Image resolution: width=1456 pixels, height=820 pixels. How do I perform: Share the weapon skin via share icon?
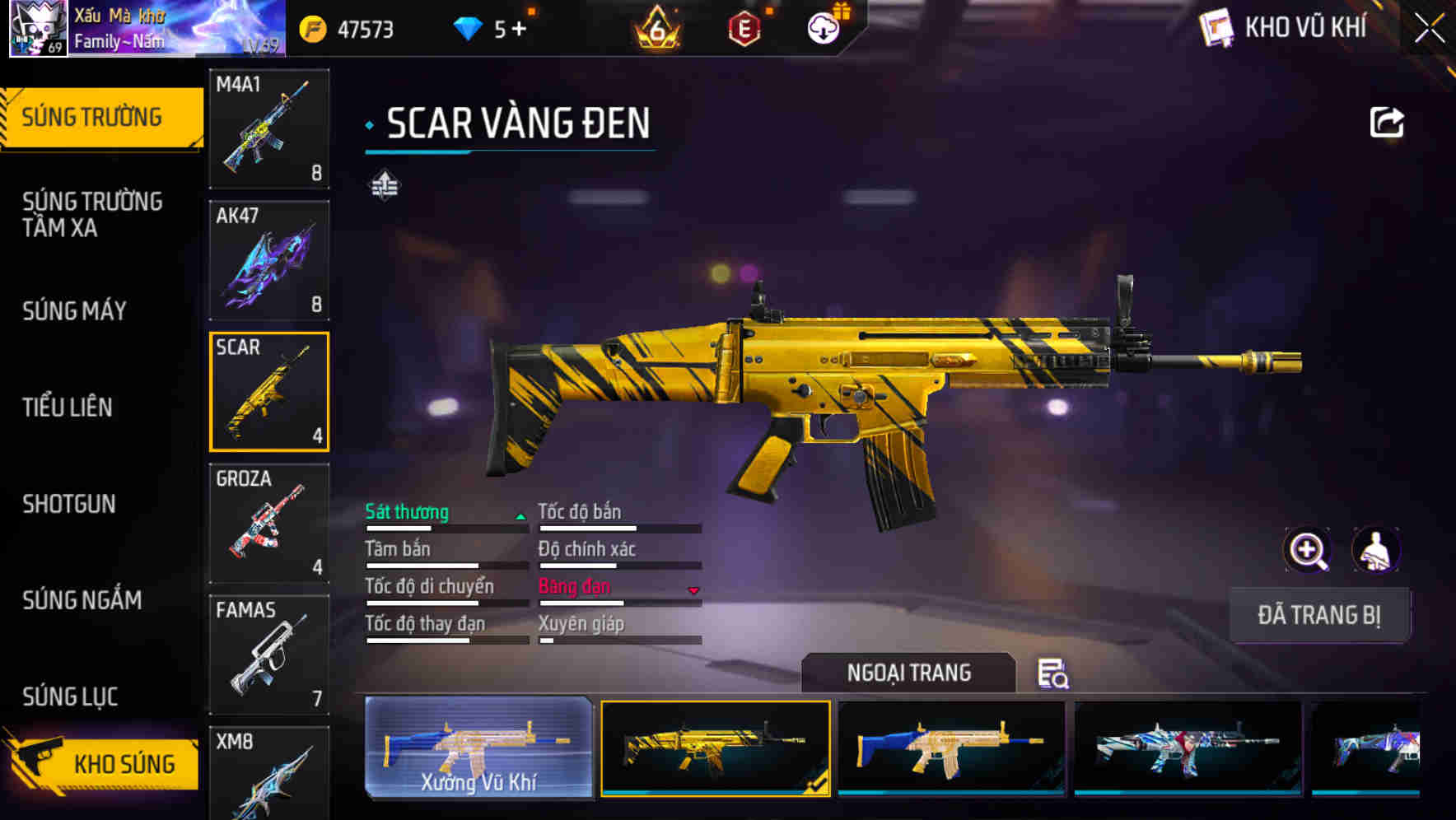click(1386, 123)
